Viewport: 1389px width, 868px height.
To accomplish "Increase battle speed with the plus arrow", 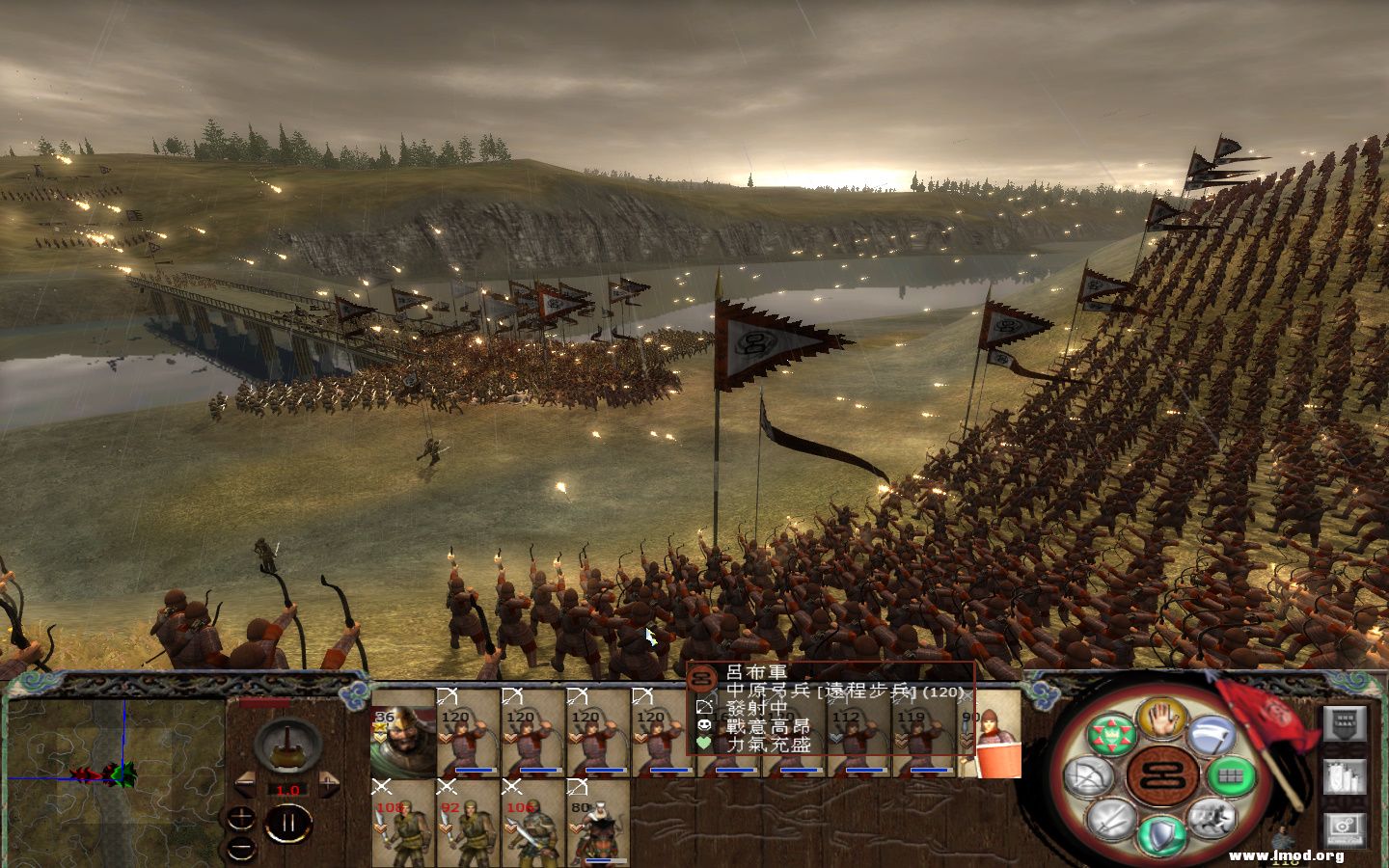I will coord(327,784).
